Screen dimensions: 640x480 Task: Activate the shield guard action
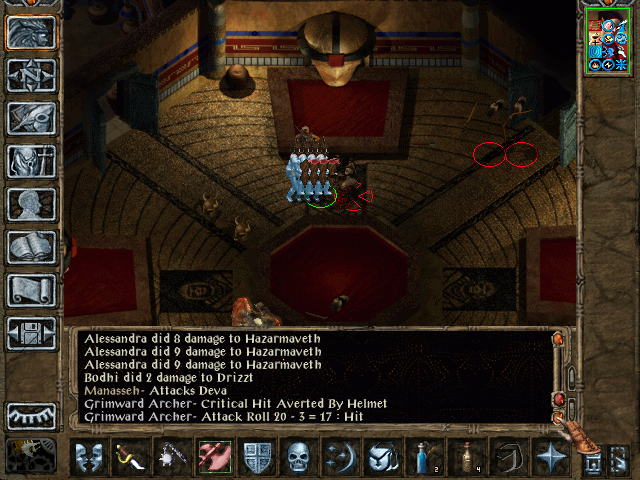click(x=257, y=457)
